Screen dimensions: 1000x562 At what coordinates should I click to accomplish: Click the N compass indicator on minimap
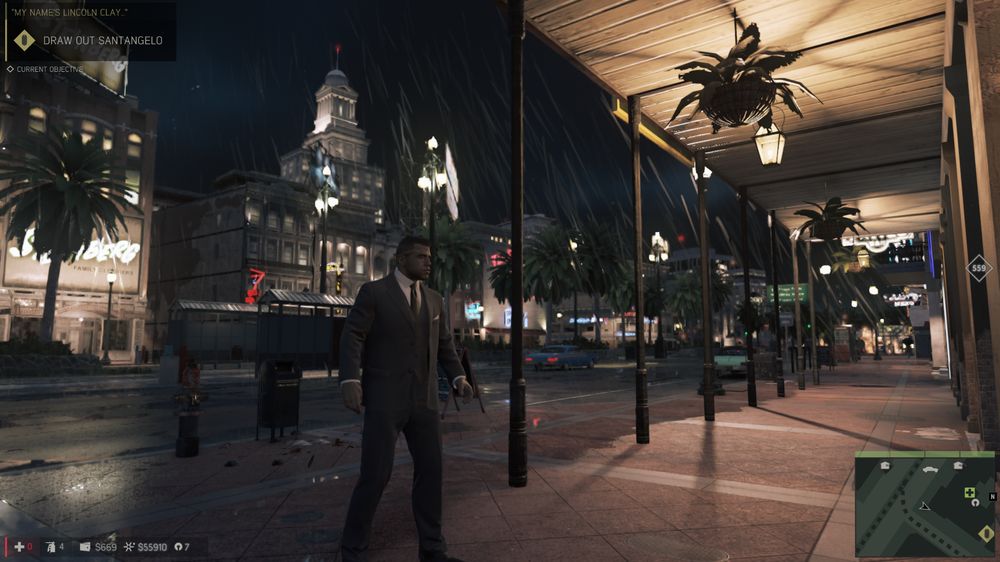pos(992,497)
